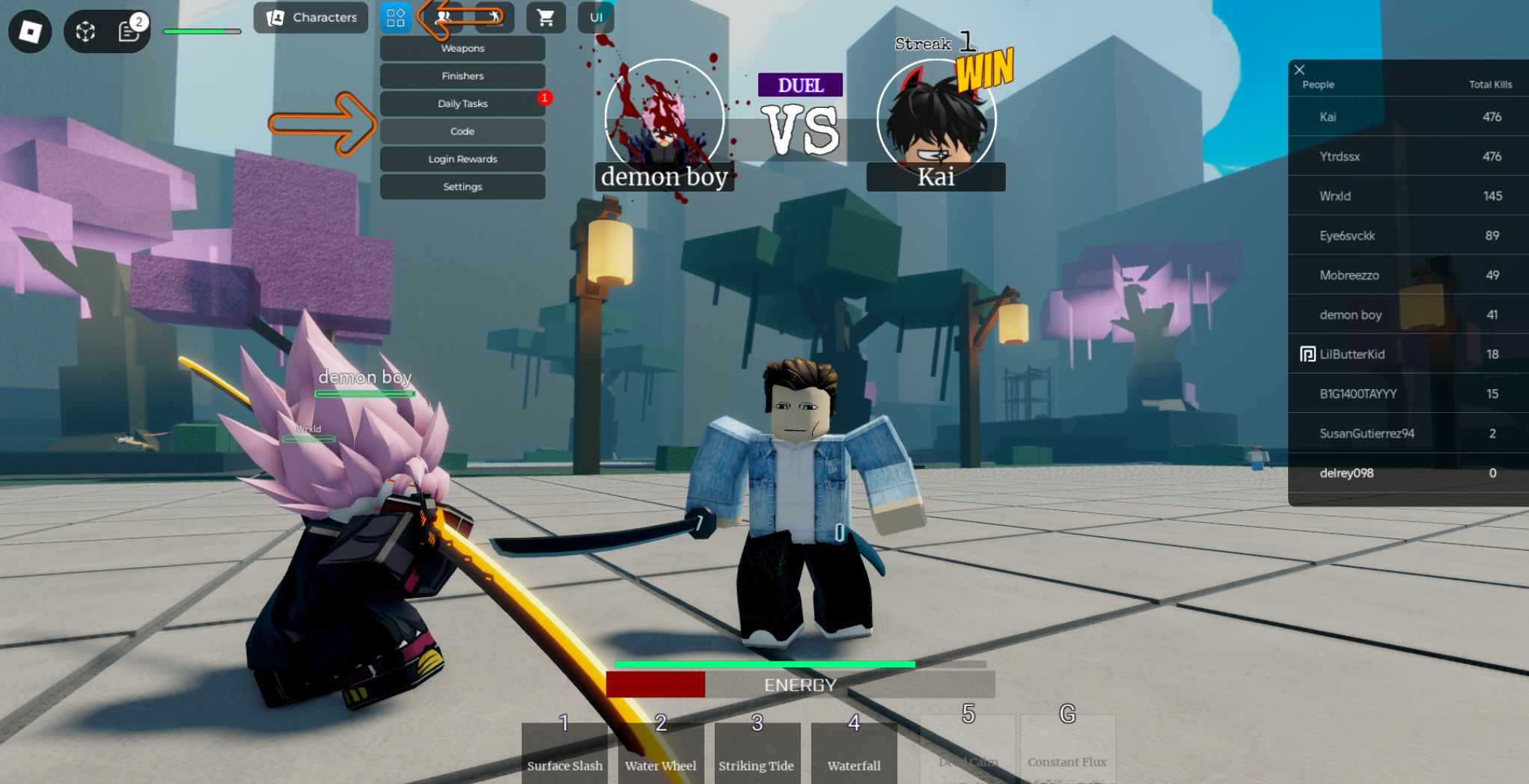
Task: Open the Login Rewards menu item
Action: click(x=462, y=159)
